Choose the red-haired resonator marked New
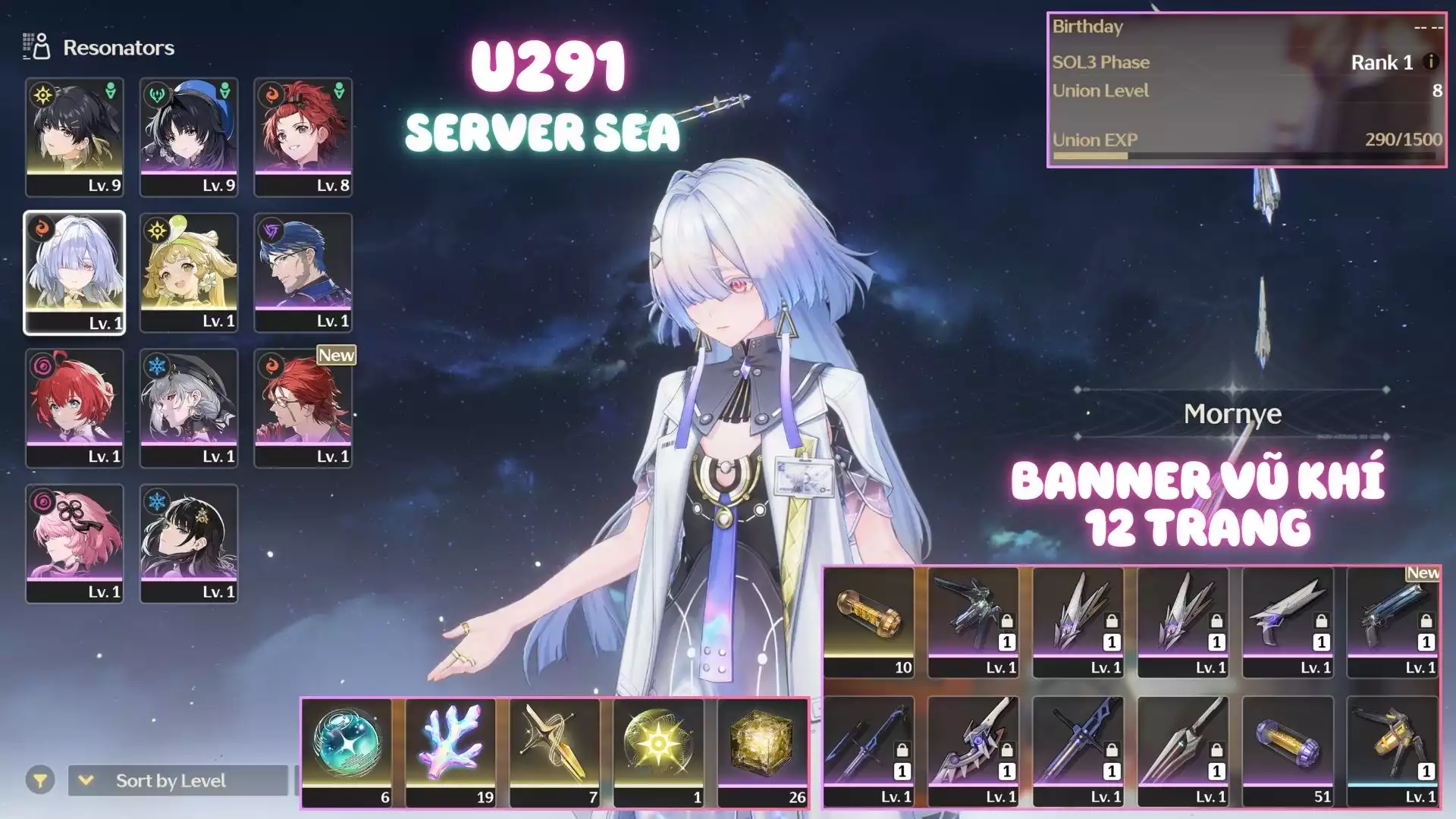 (x=303, y=407)
